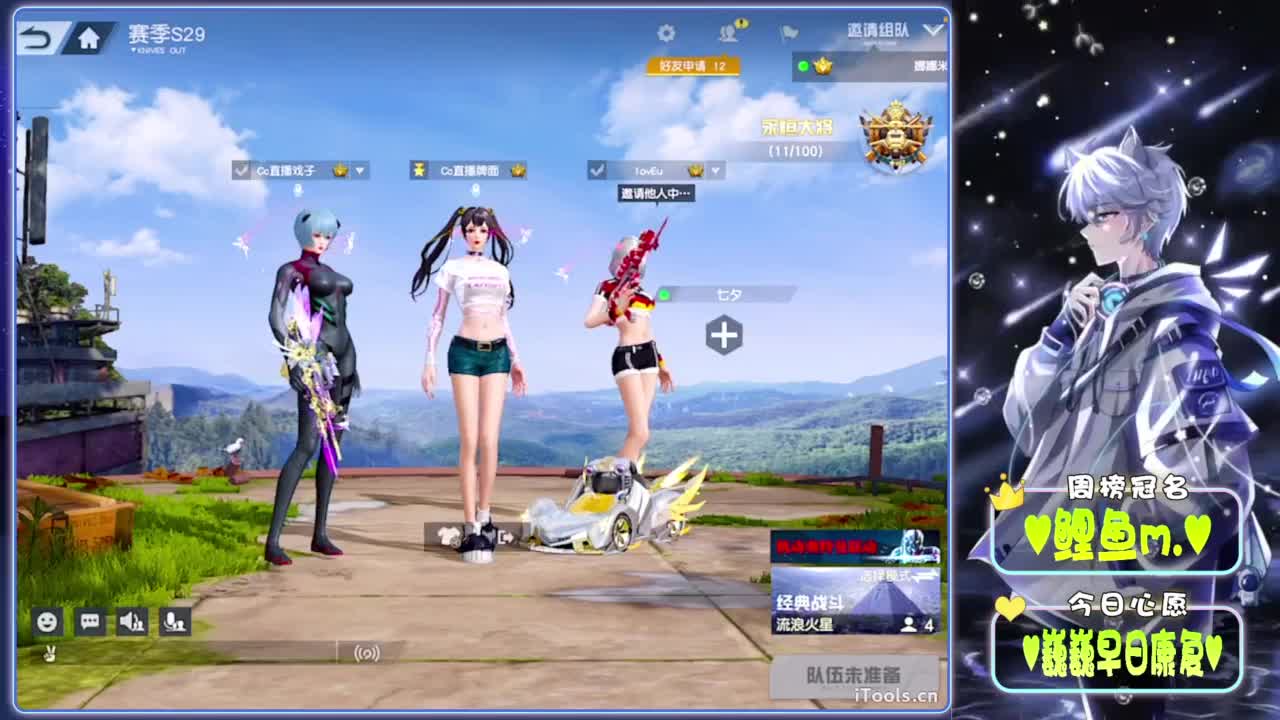Mute the speaker audio toggle
Image resolution: width=1280 pixels, height=720 pixels.
pos(131,622)
